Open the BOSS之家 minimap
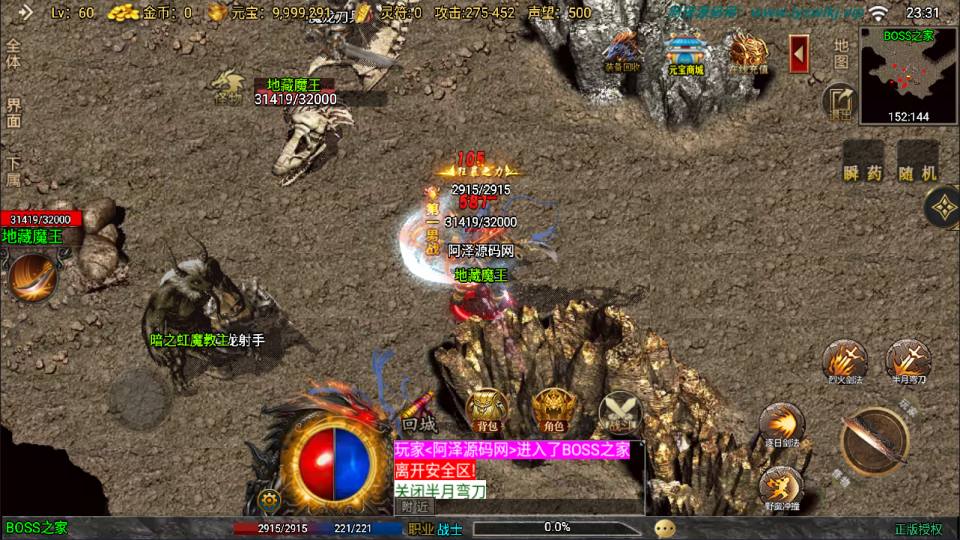 [908, 74]
